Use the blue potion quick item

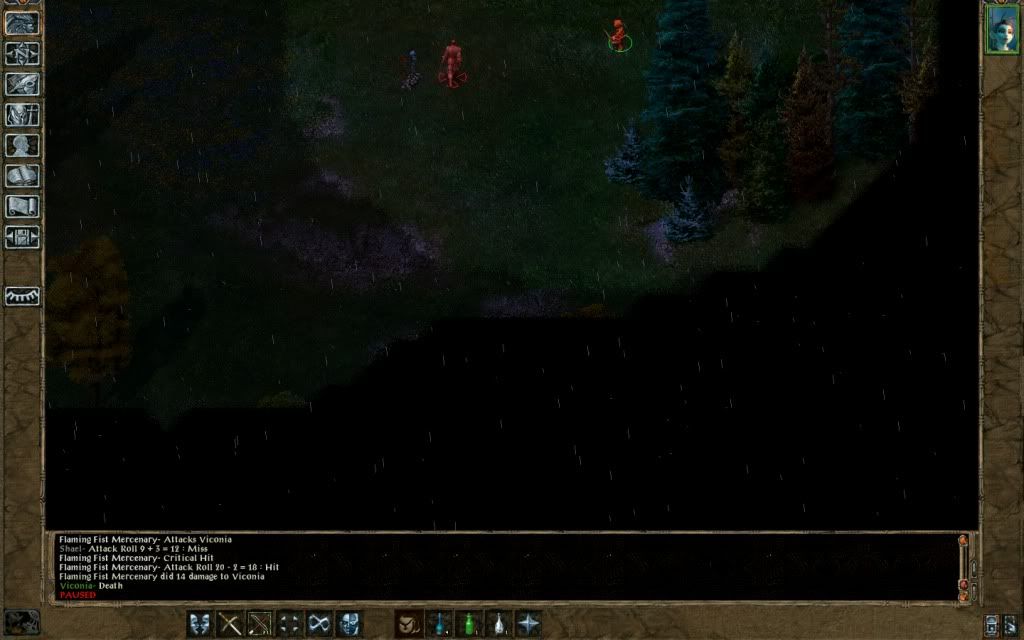point(438,624)
